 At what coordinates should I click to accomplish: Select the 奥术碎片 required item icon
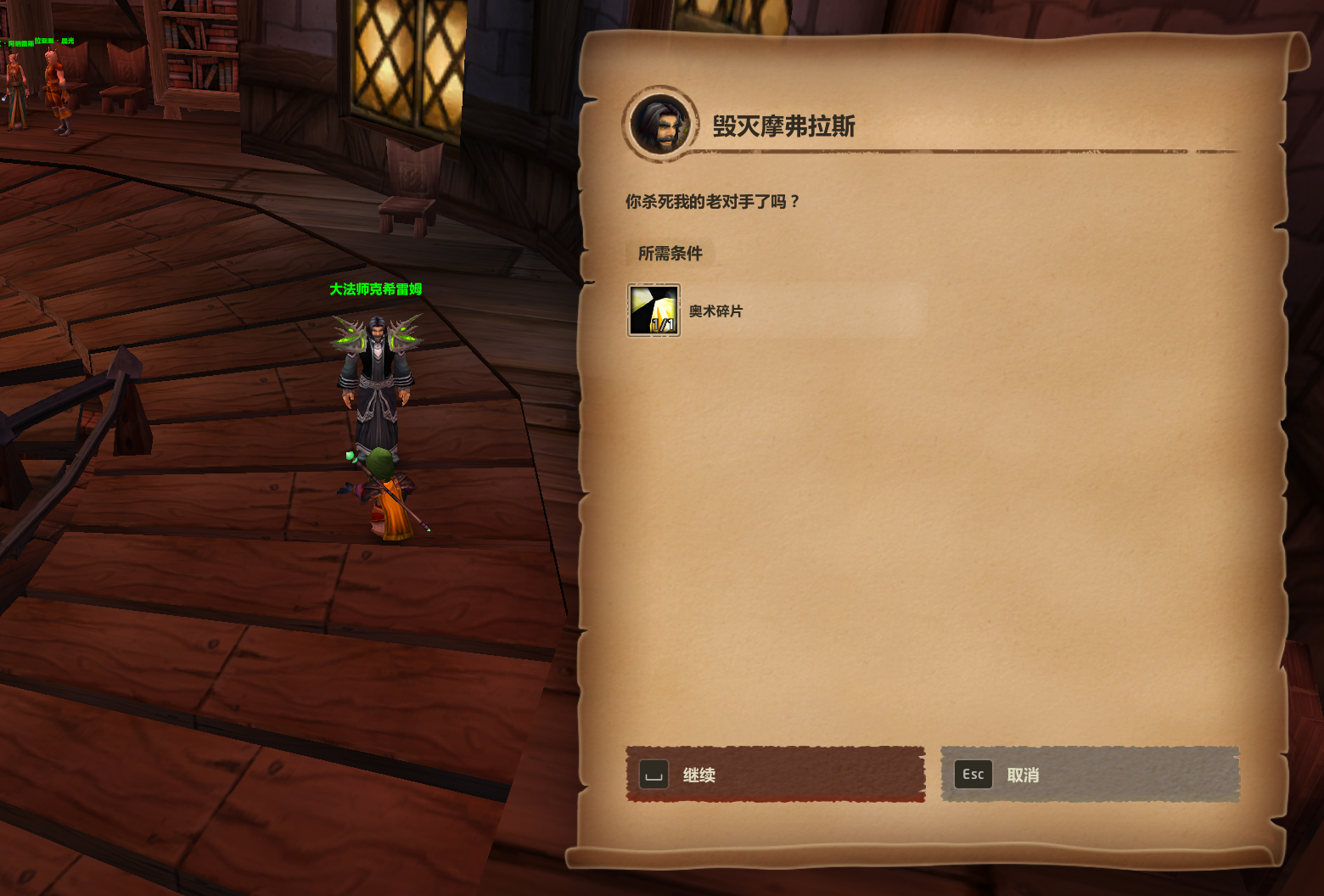(x=654, y=311)
